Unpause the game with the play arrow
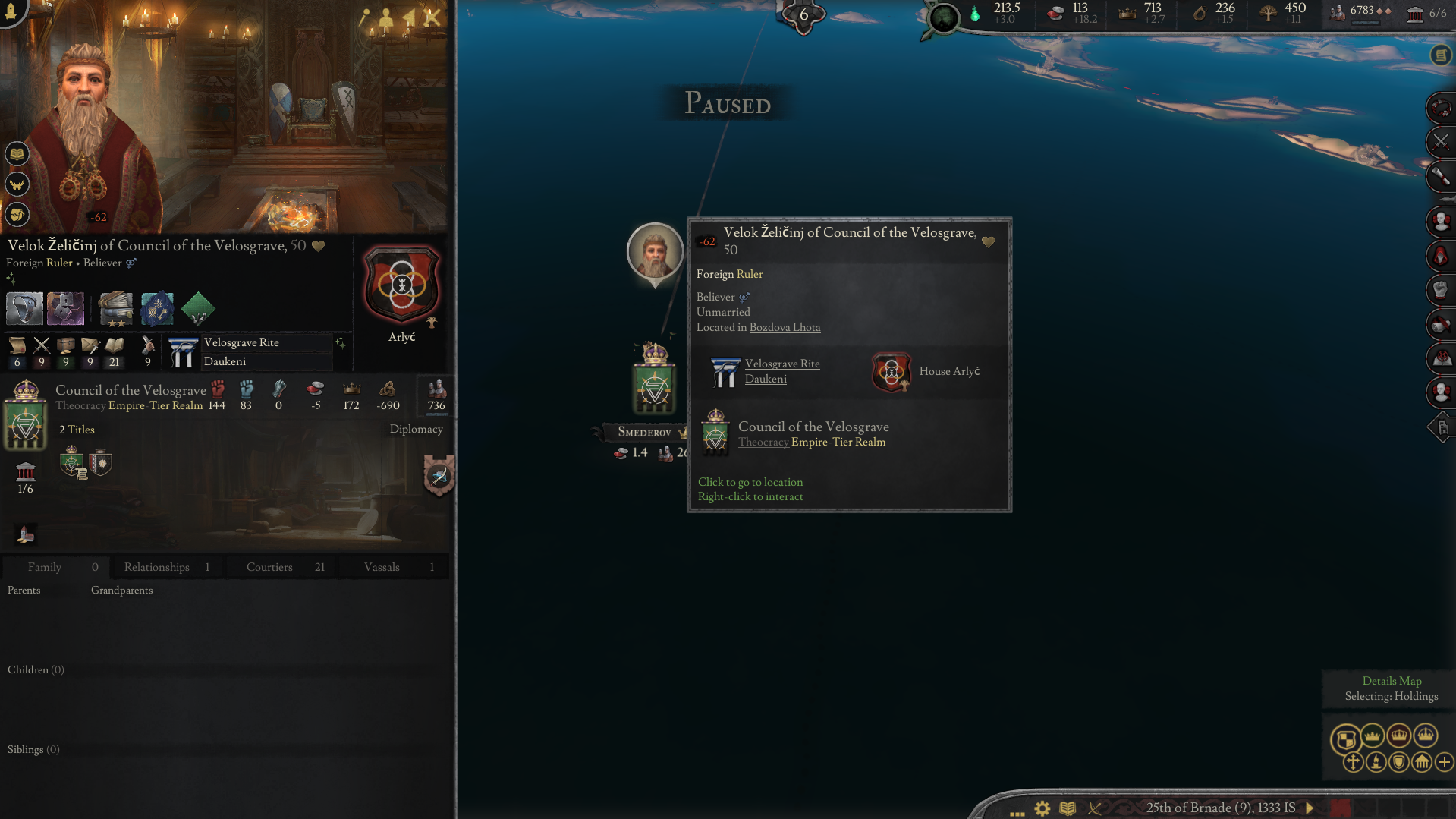This screenshot has width=1456, height=819. click(1308, 808)
